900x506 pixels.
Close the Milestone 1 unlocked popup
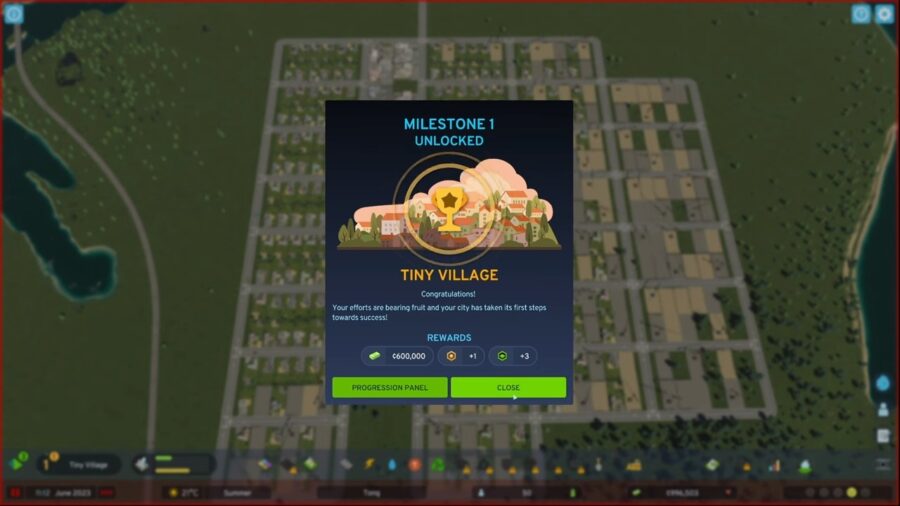pos(508,387)
